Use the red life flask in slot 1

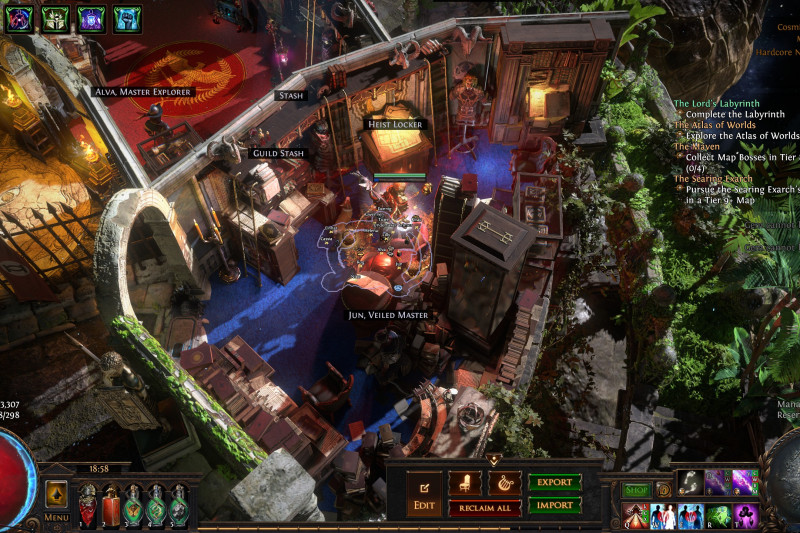tap(87, 505)
